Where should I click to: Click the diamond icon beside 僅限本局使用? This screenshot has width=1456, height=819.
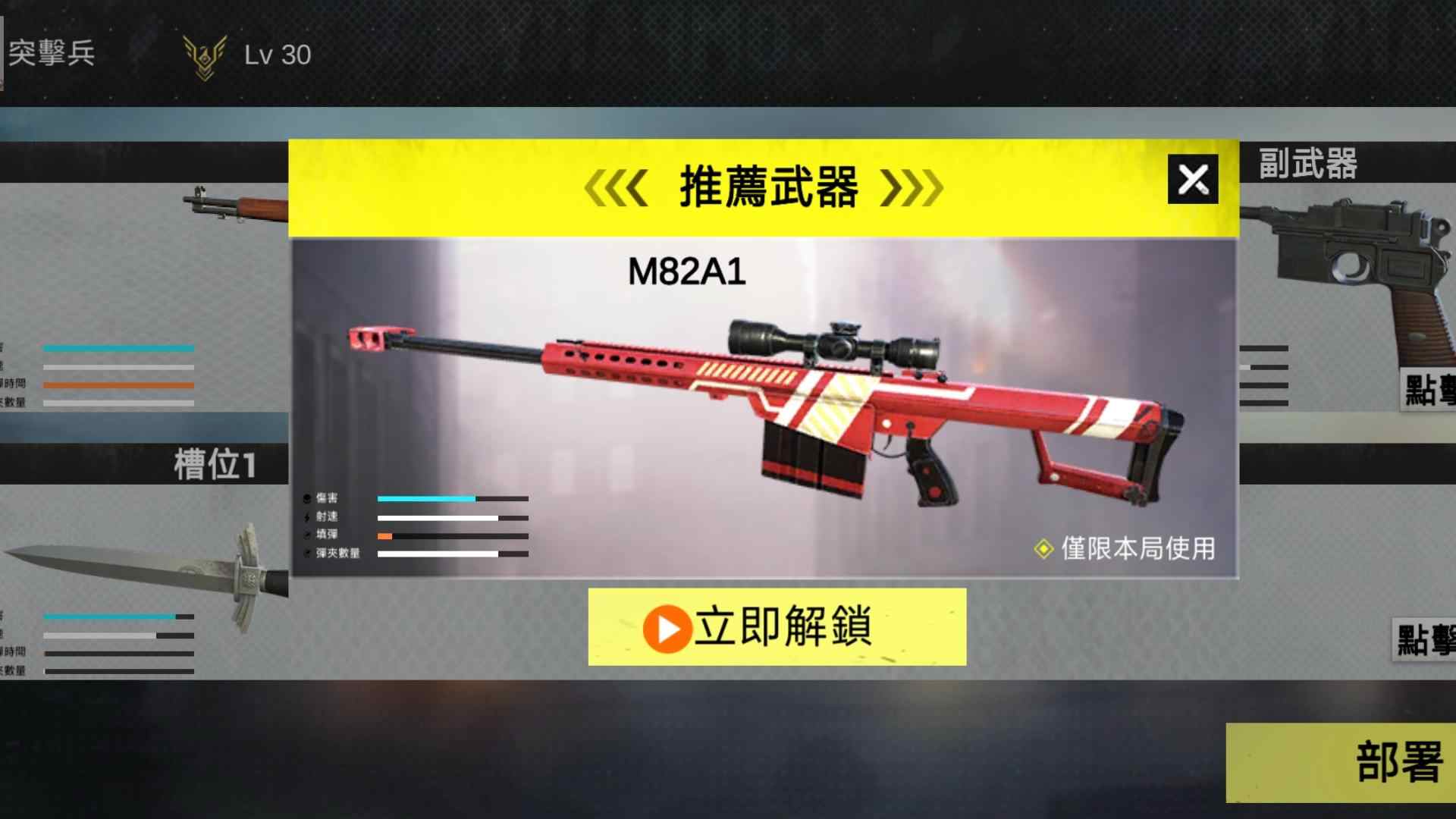click(x=1045, y=549)
